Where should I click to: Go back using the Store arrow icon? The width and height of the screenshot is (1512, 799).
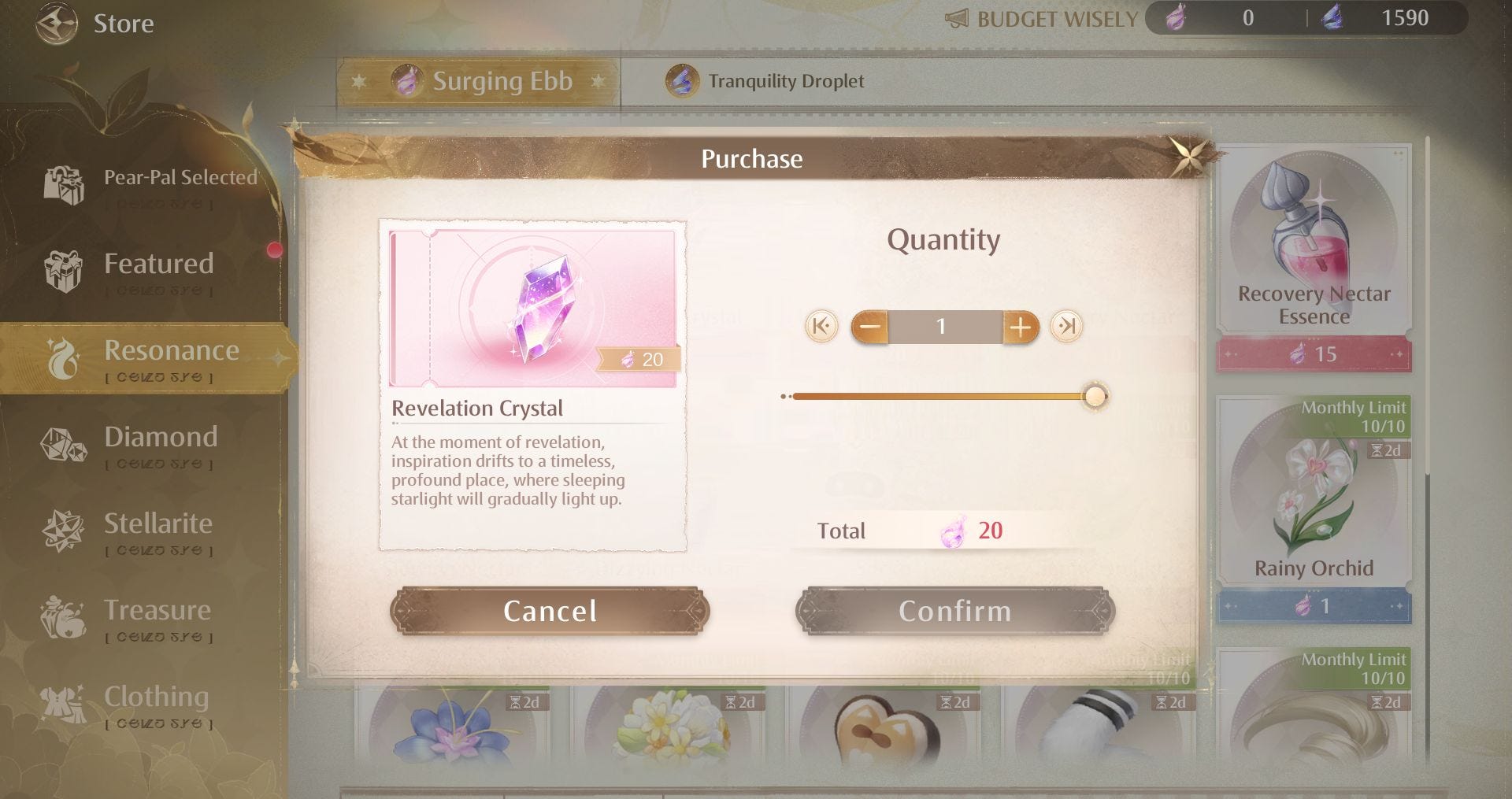click(x=57, y=23)
